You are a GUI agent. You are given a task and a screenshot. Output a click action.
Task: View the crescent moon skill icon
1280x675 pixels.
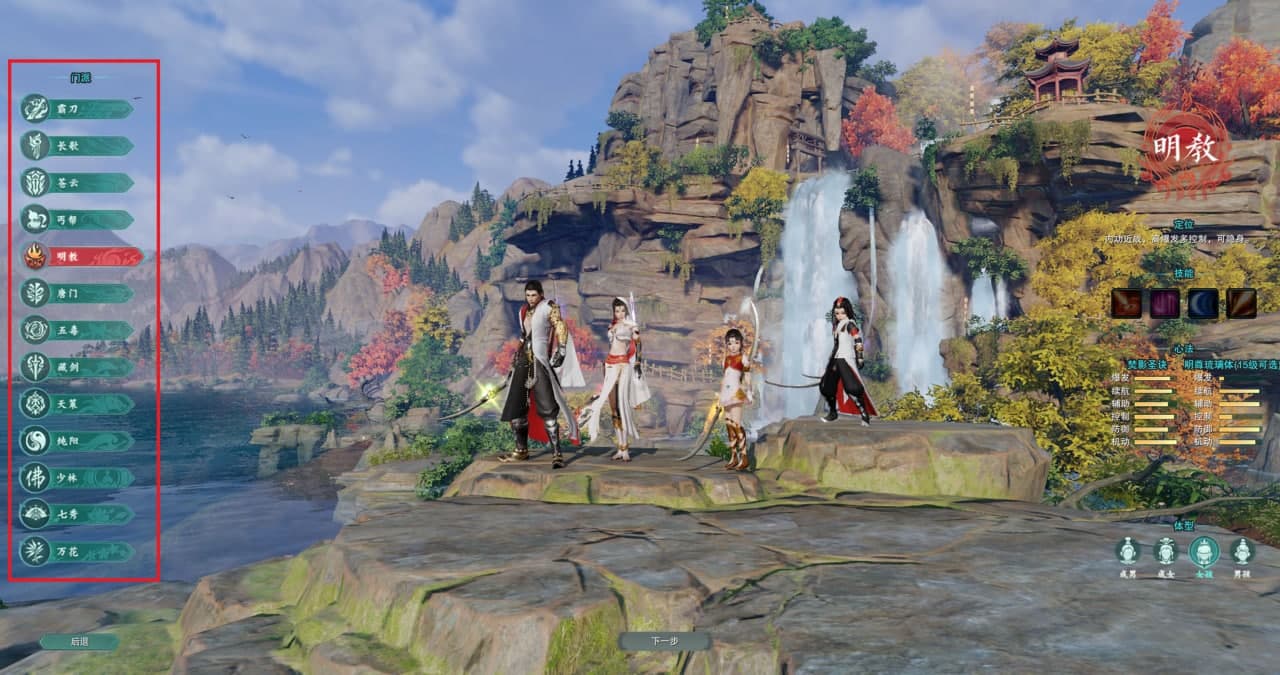tap(1203, 303)
